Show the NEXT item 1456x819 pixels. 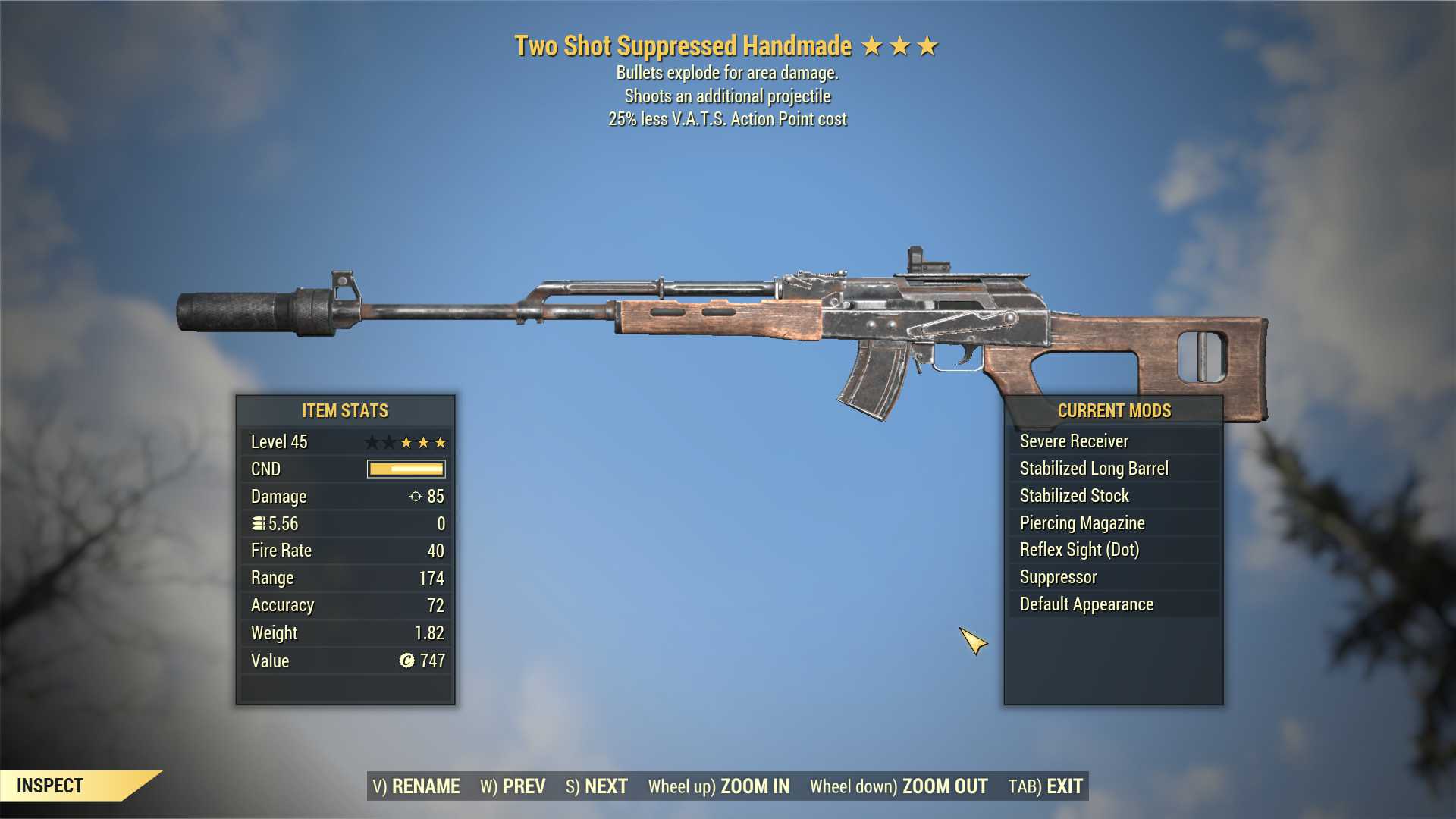point(597,786)
